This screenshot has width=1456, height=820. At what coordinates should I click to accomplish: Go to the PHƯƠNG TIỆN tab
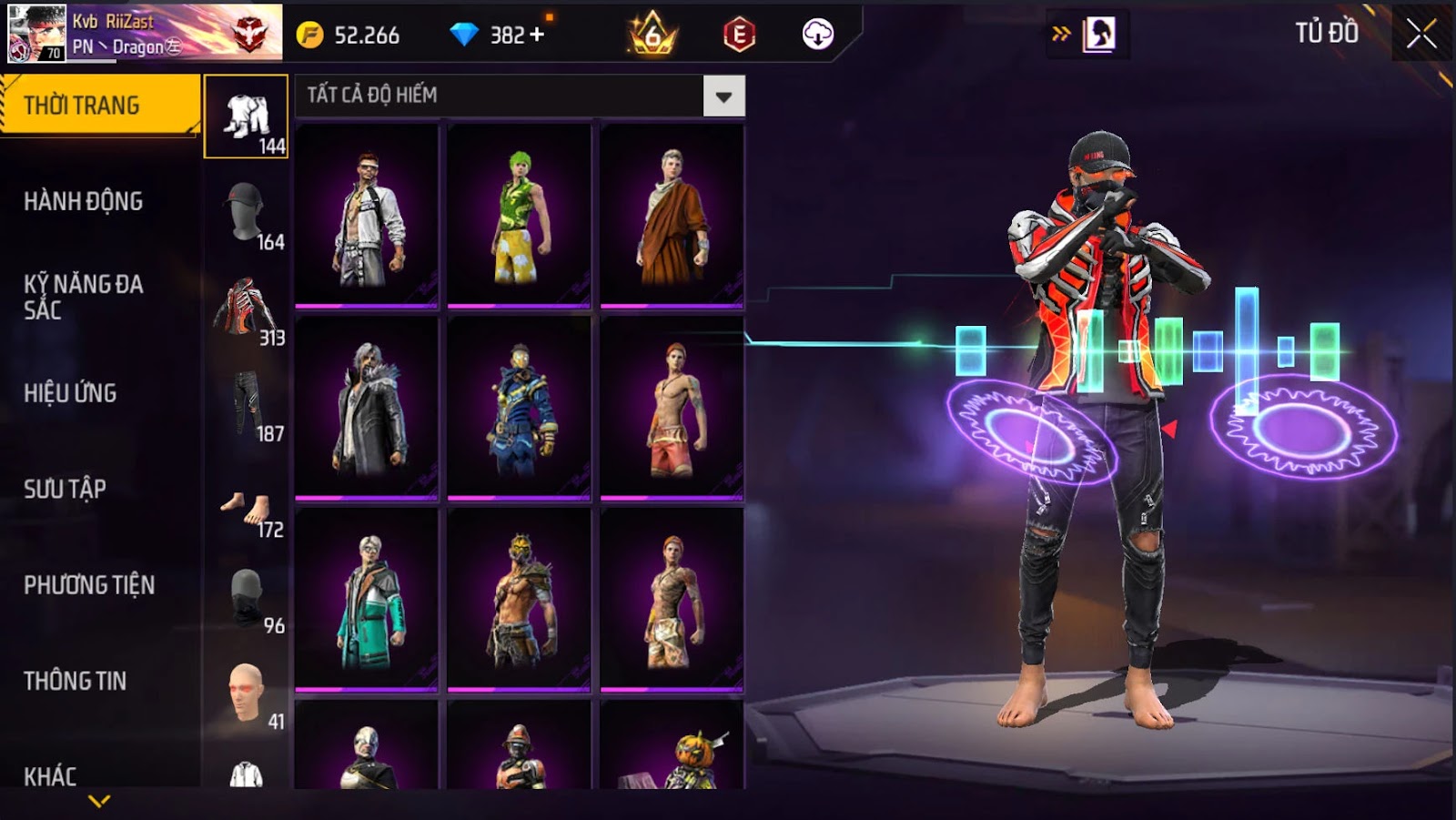(x=89, y=584)
